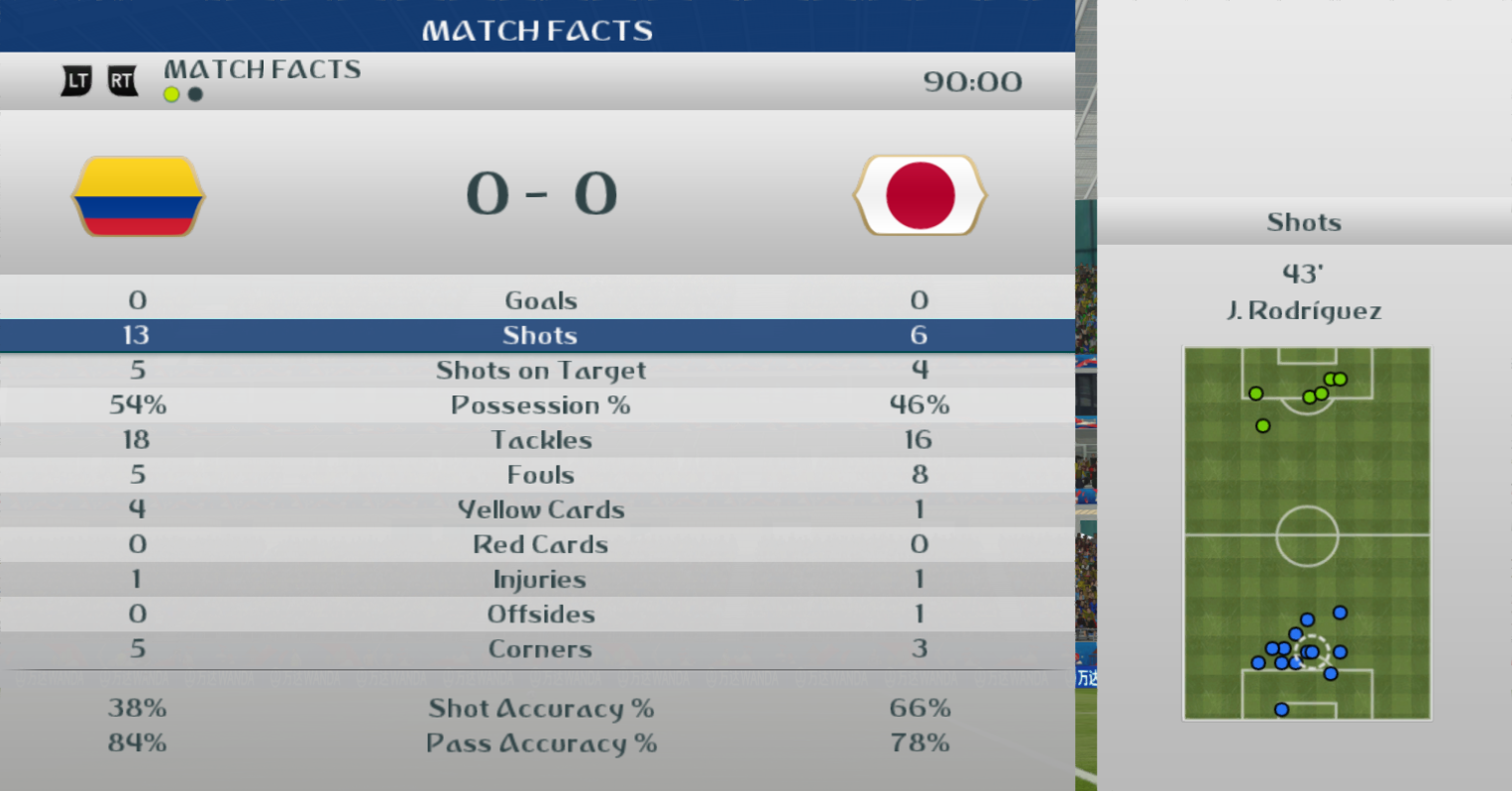Highlight the Corners stat row
Image resolution: width=1512 pixels, height=791 pixels.
coord(540,649)
